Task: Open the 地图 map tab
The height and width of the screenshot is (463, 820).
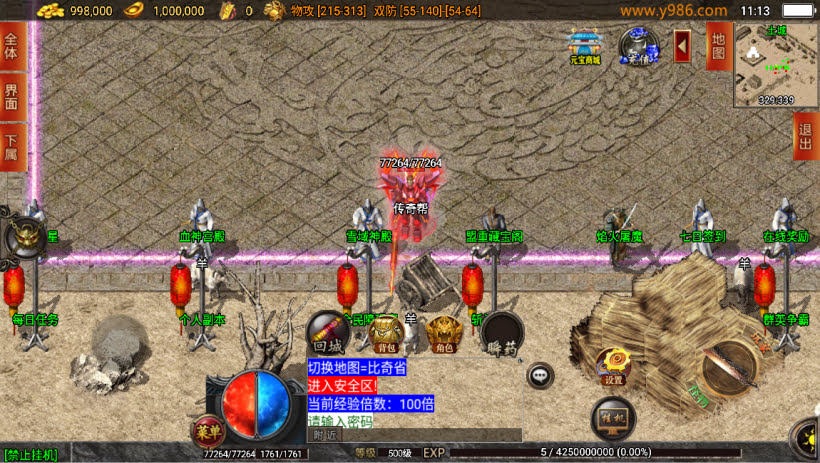Action: tap(717, 46)
